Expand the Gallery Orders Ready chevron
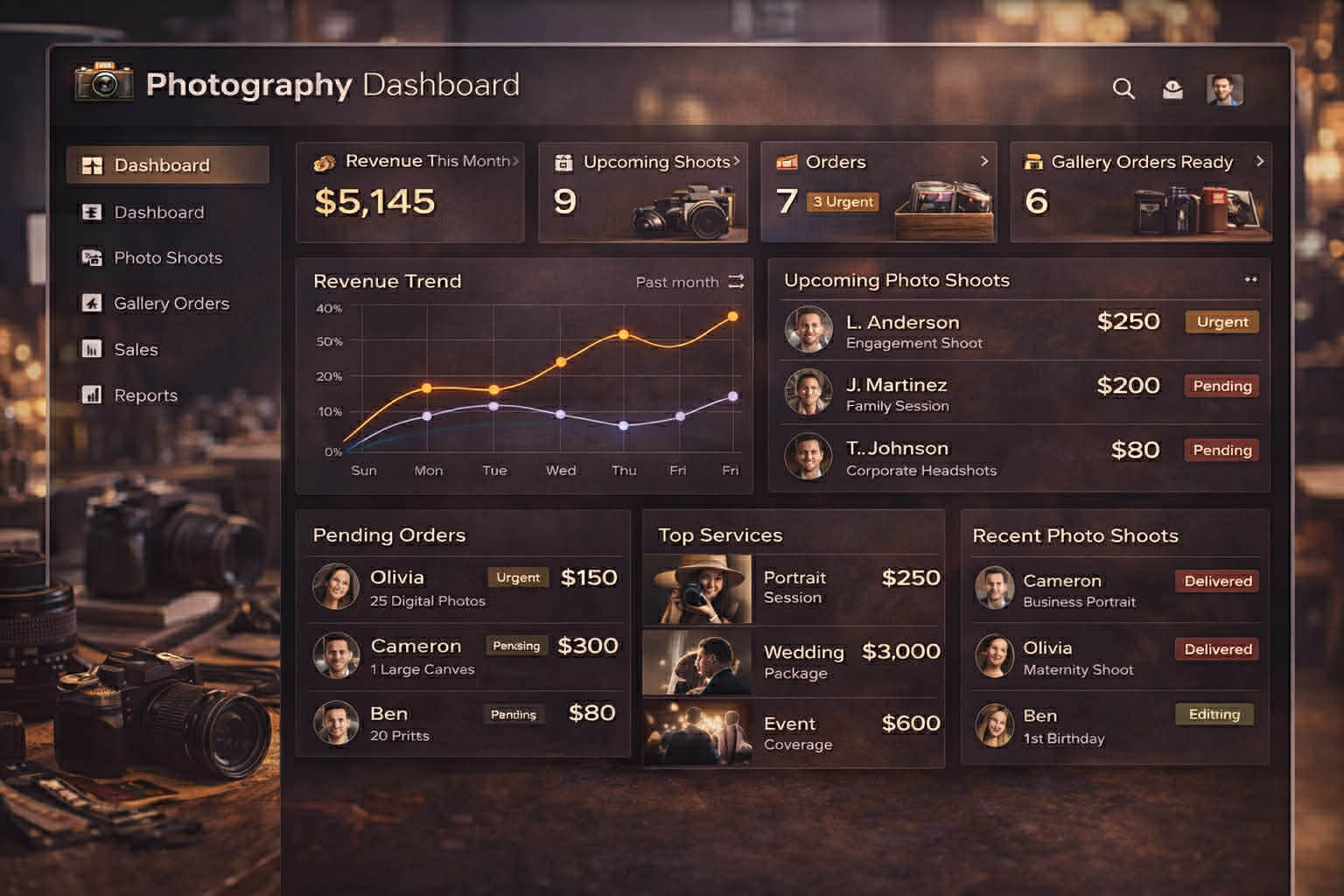The width and height of the screenshot is (1344, 896). pos(1260,162)
